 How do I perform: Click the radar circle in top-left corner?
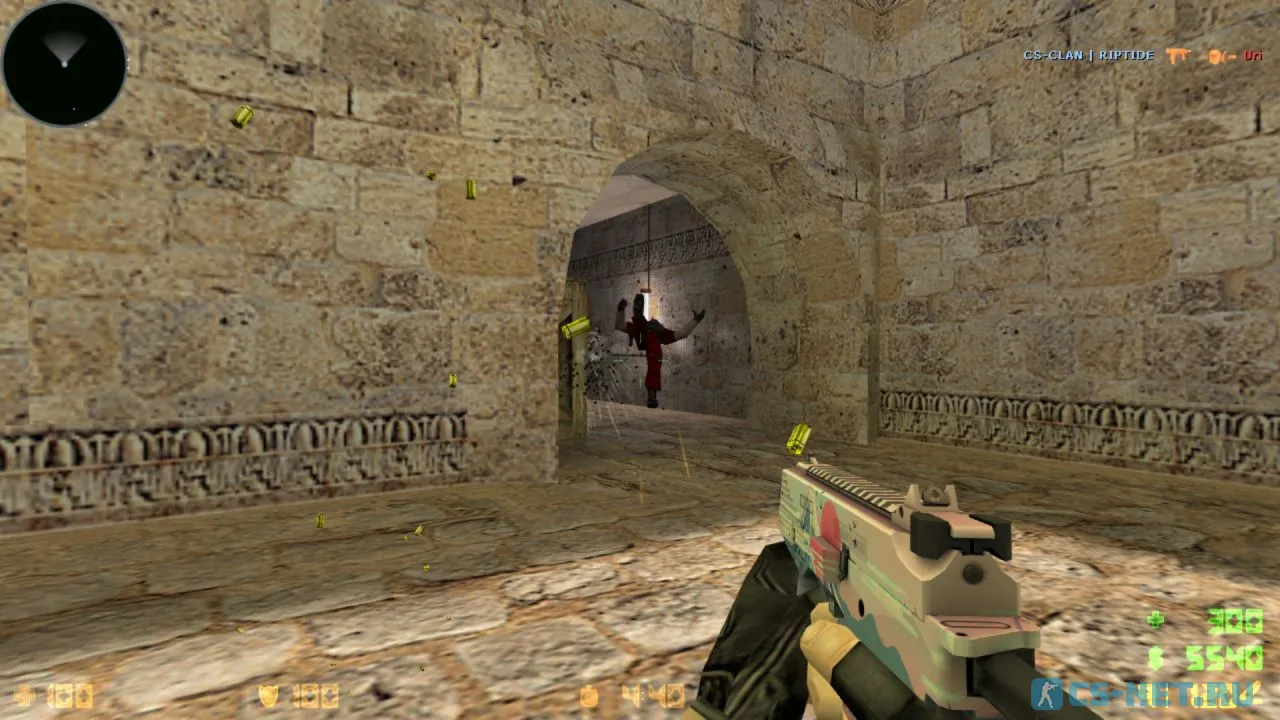pyautogui.click(x=63, y=63)
